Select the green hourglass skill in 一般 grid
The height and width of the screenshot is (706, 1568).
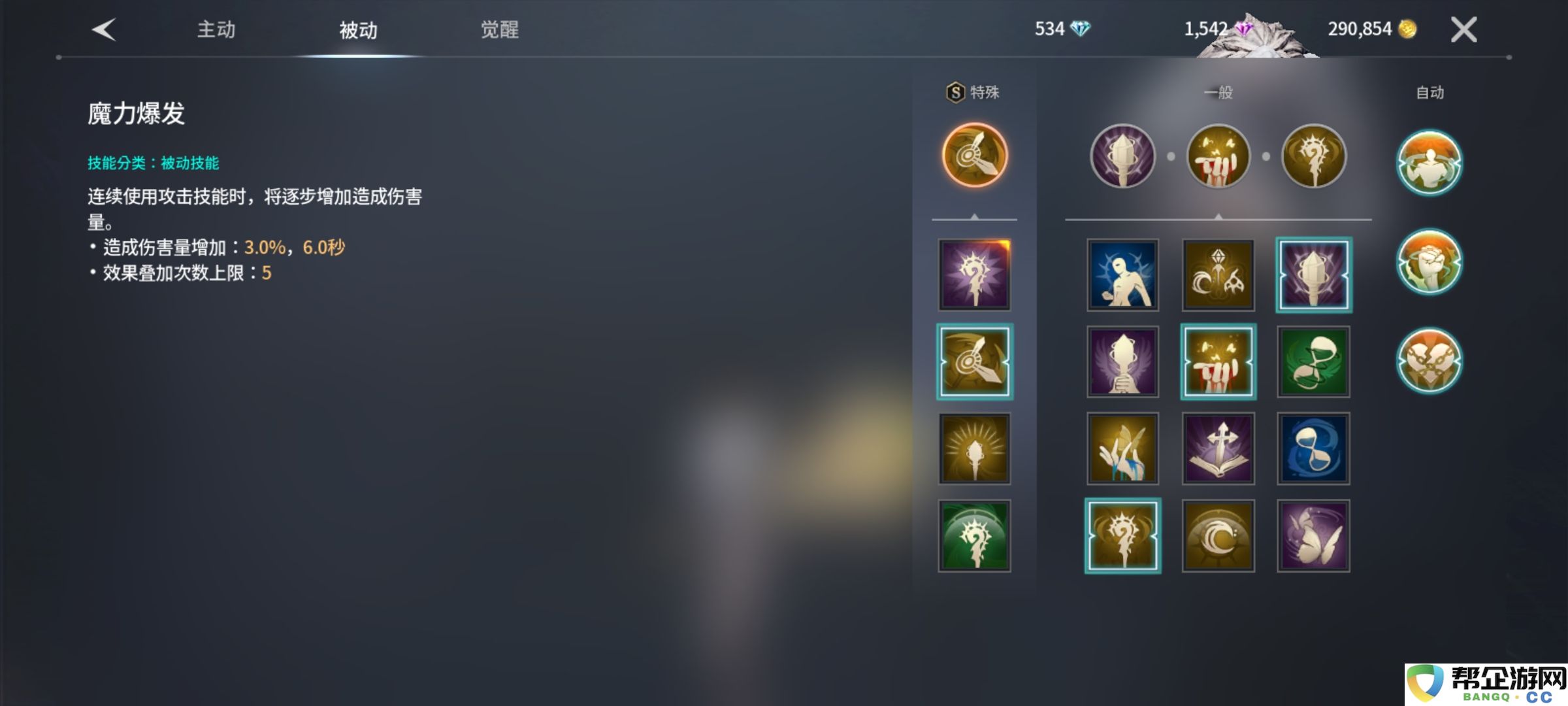pyautogui.click(x=1313, y=361)
